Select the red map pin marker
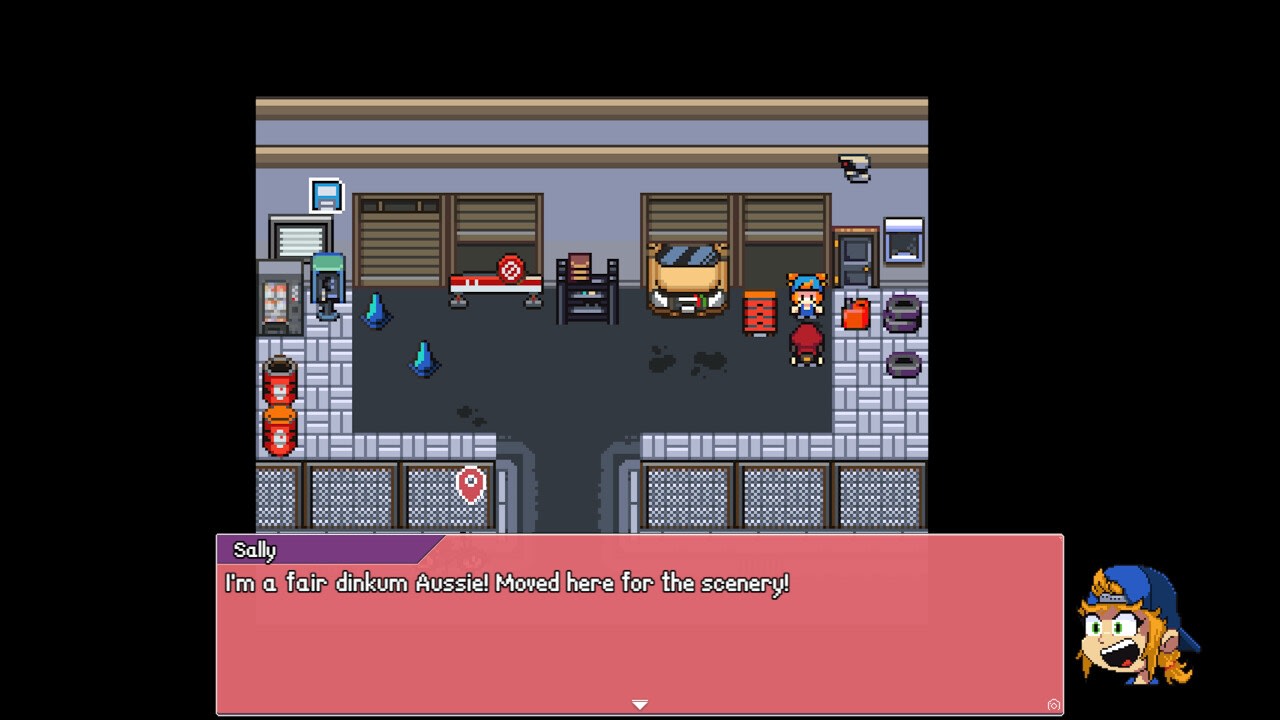Screen dimensions: 1280x720 pos(471,486)
